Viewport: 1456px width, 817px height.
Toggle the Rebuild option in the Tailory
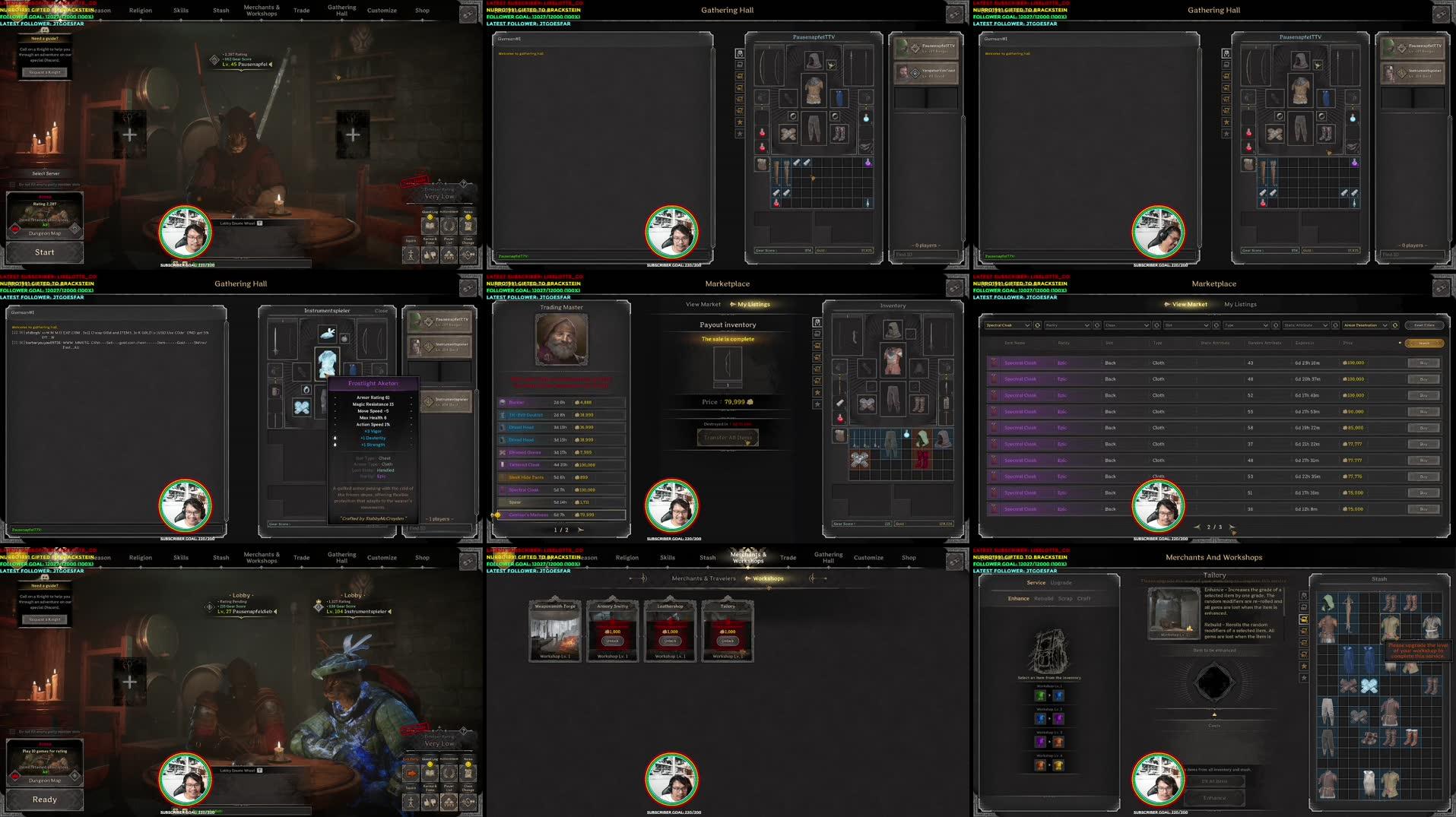[x=1044, y=599]
